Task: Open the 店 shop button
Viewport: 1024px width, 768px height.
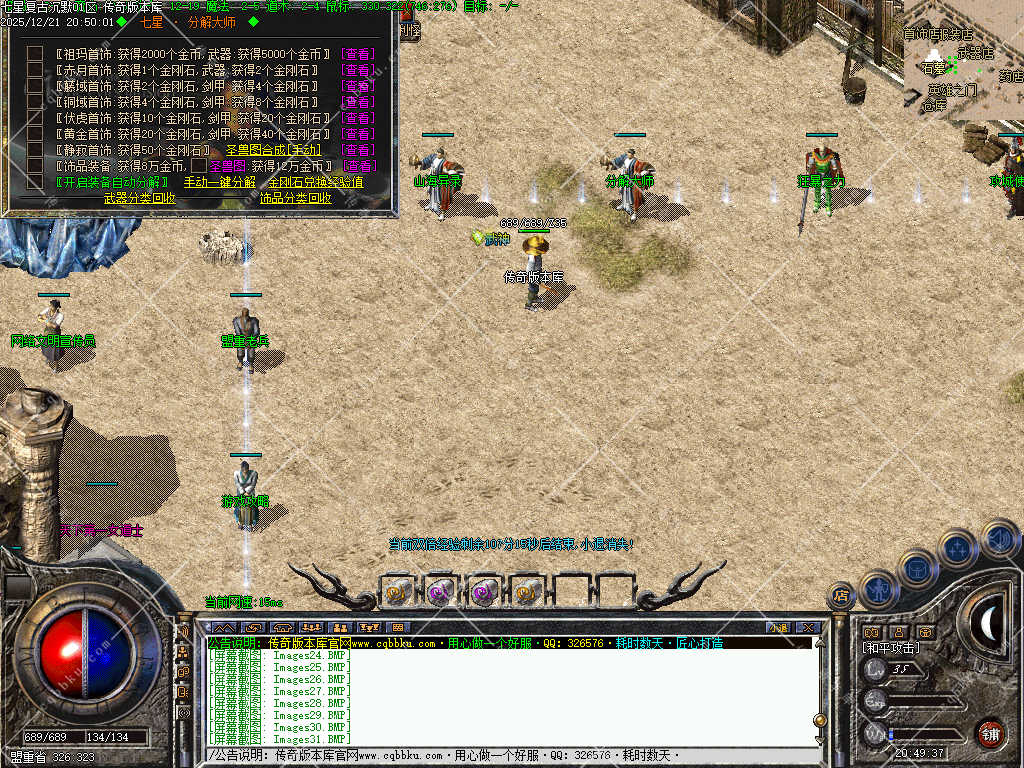Action: click(x=841, y=596)
